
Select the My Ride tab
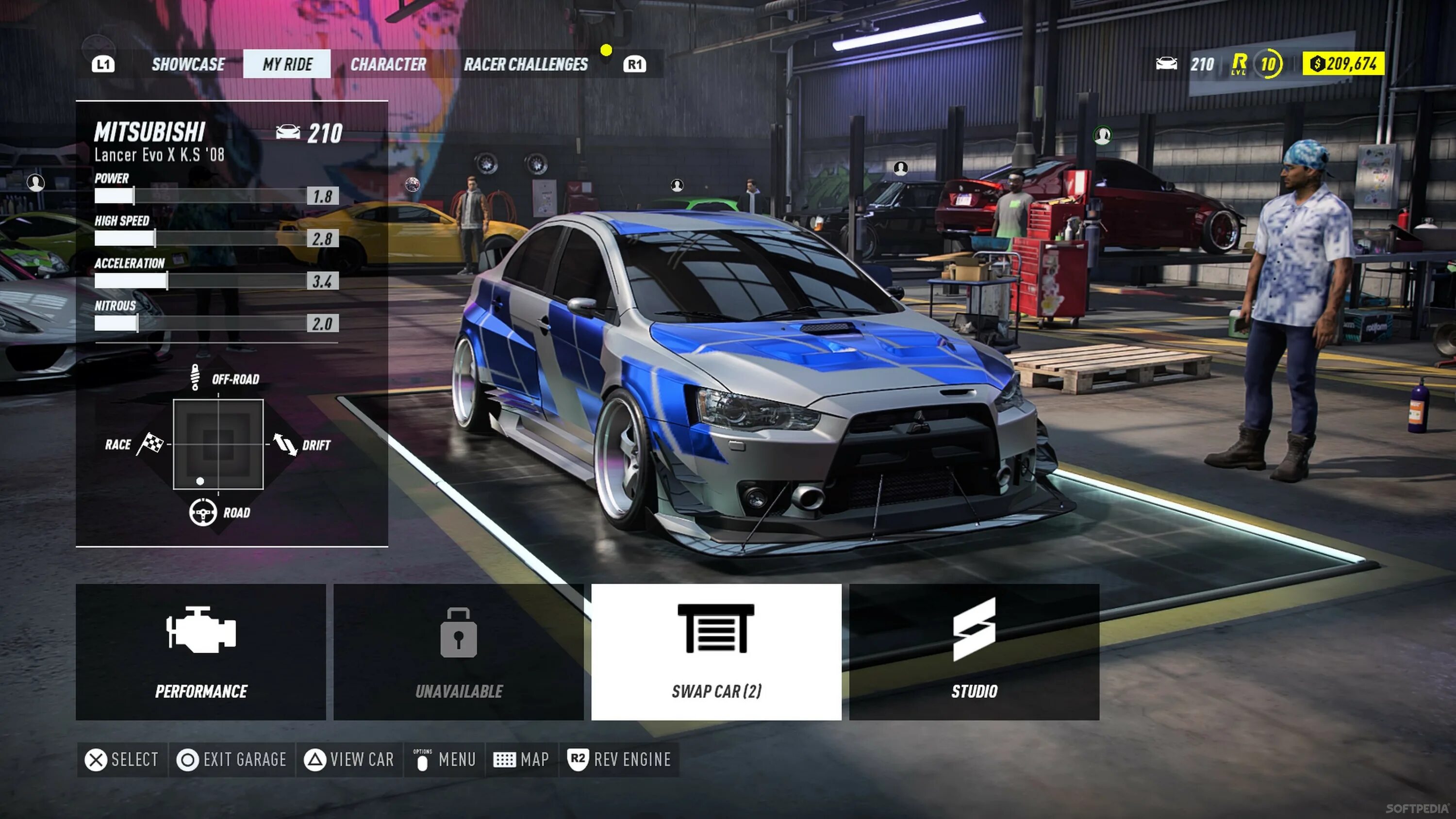coord(287,65)
